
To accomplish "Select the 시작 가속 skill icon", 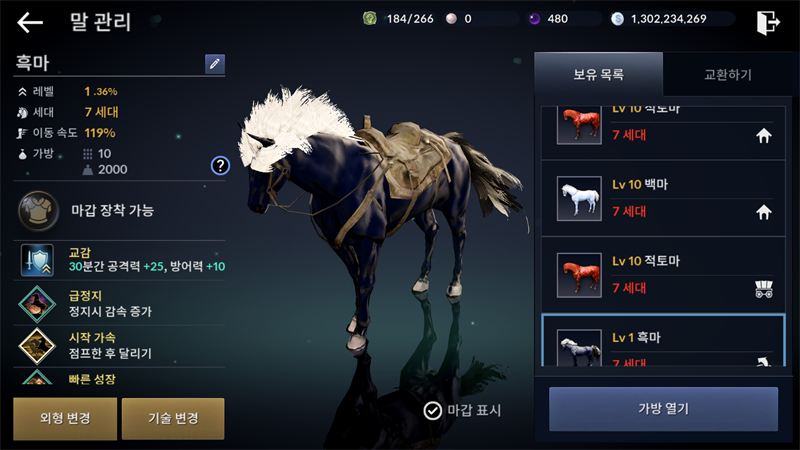I will point(37,345).
